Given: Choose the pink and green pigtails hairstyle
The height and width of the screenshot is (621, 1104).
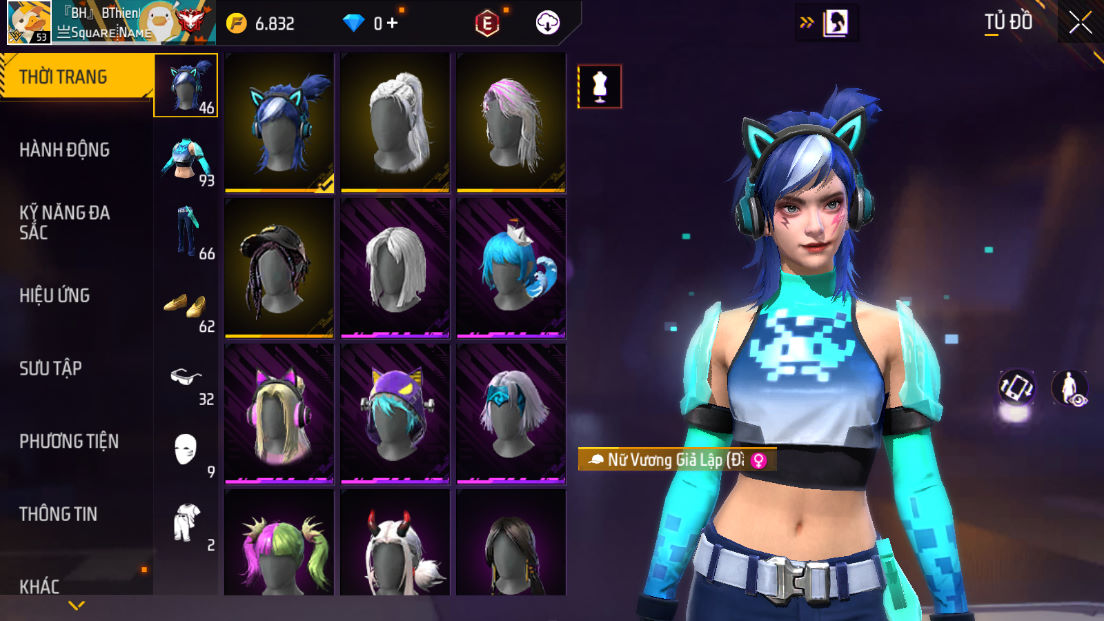Looking at the screenshot, I should 280,545.
